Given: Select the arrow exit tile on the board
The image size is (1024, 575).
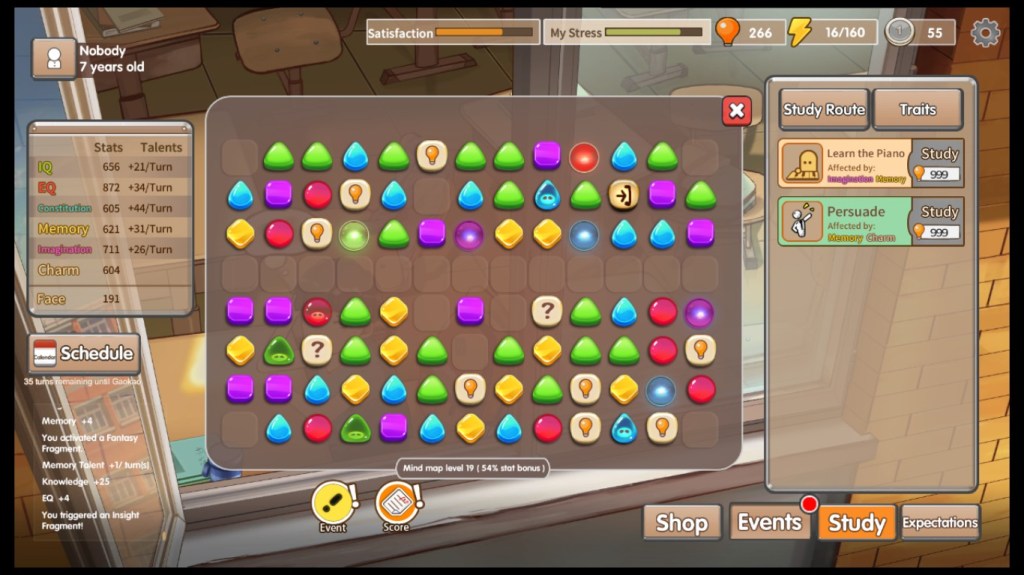Looking at the screenshot, I should [623, 194].
